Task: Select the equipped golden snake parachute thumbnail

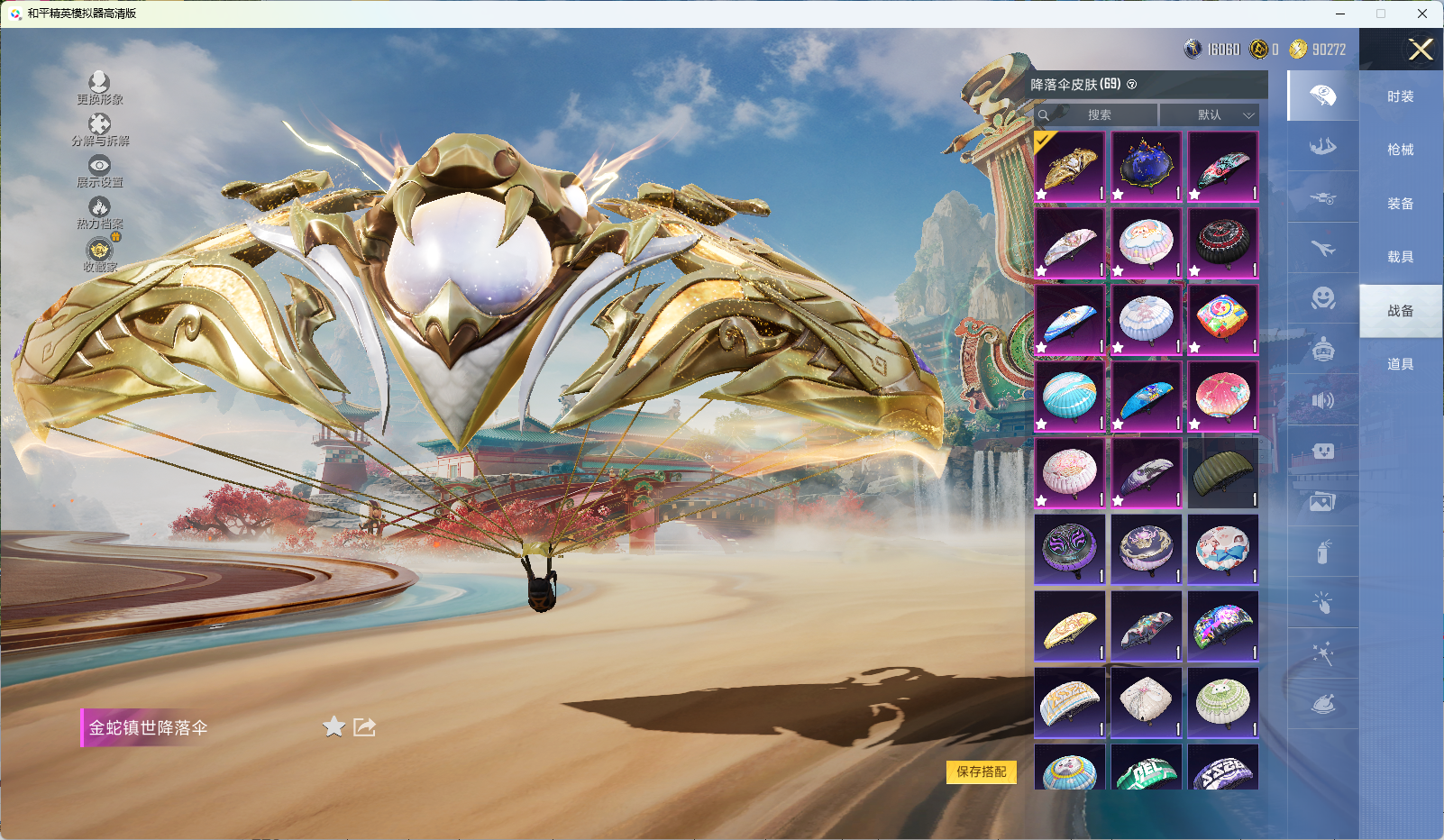Action: click(1070, 167)
